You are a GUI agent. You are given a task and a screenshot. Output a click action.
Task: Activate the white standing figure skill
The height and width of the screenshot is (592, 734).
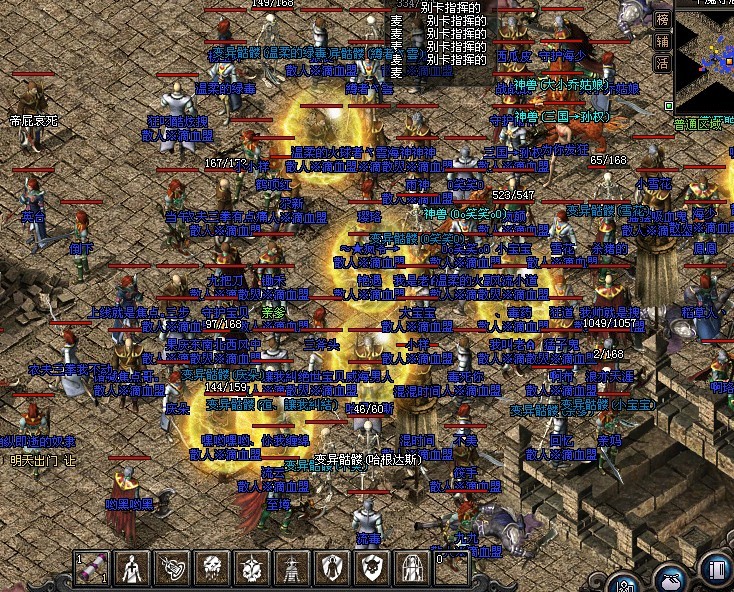click(133, 568)
